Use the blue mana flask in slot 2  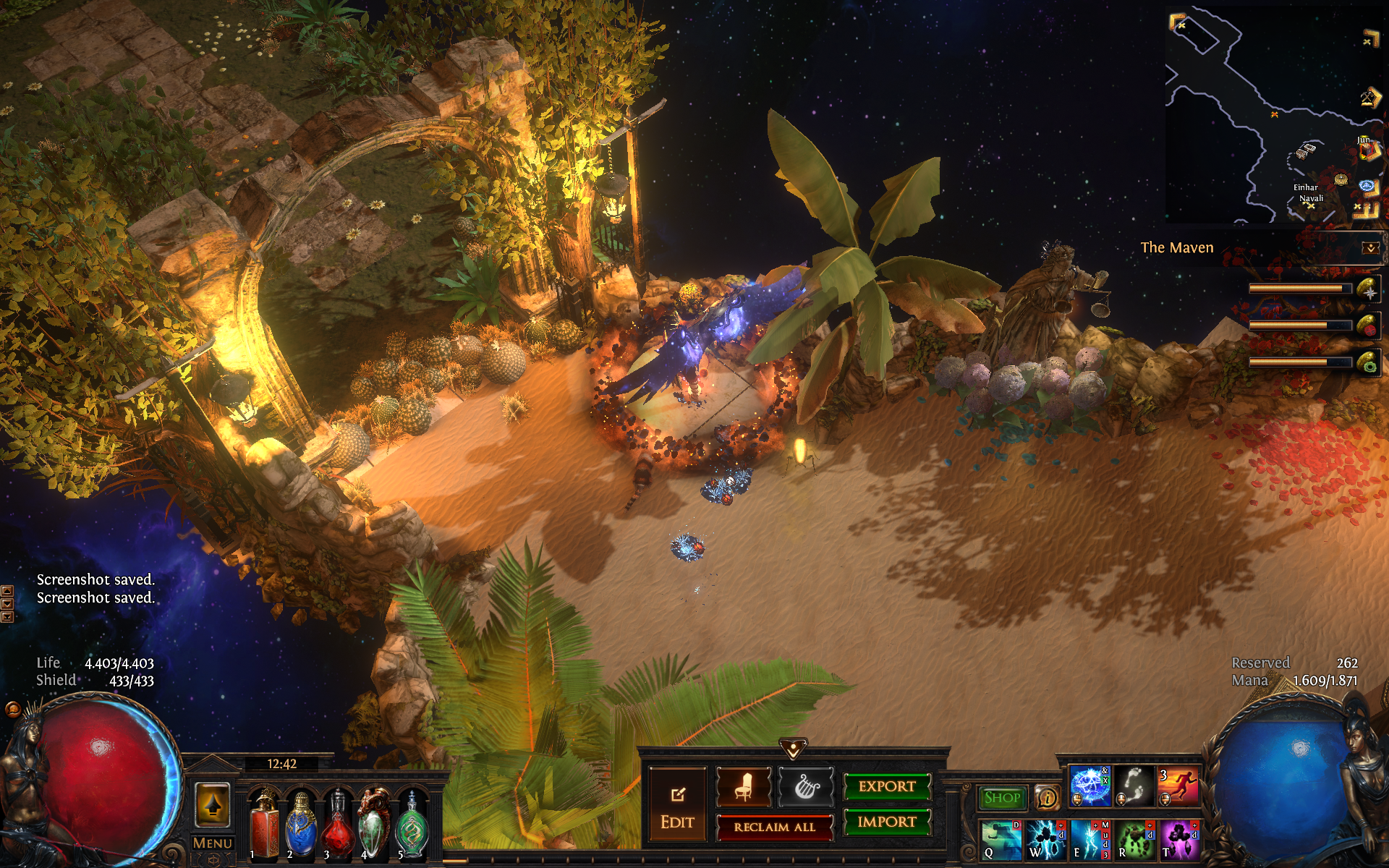(301, 825)
